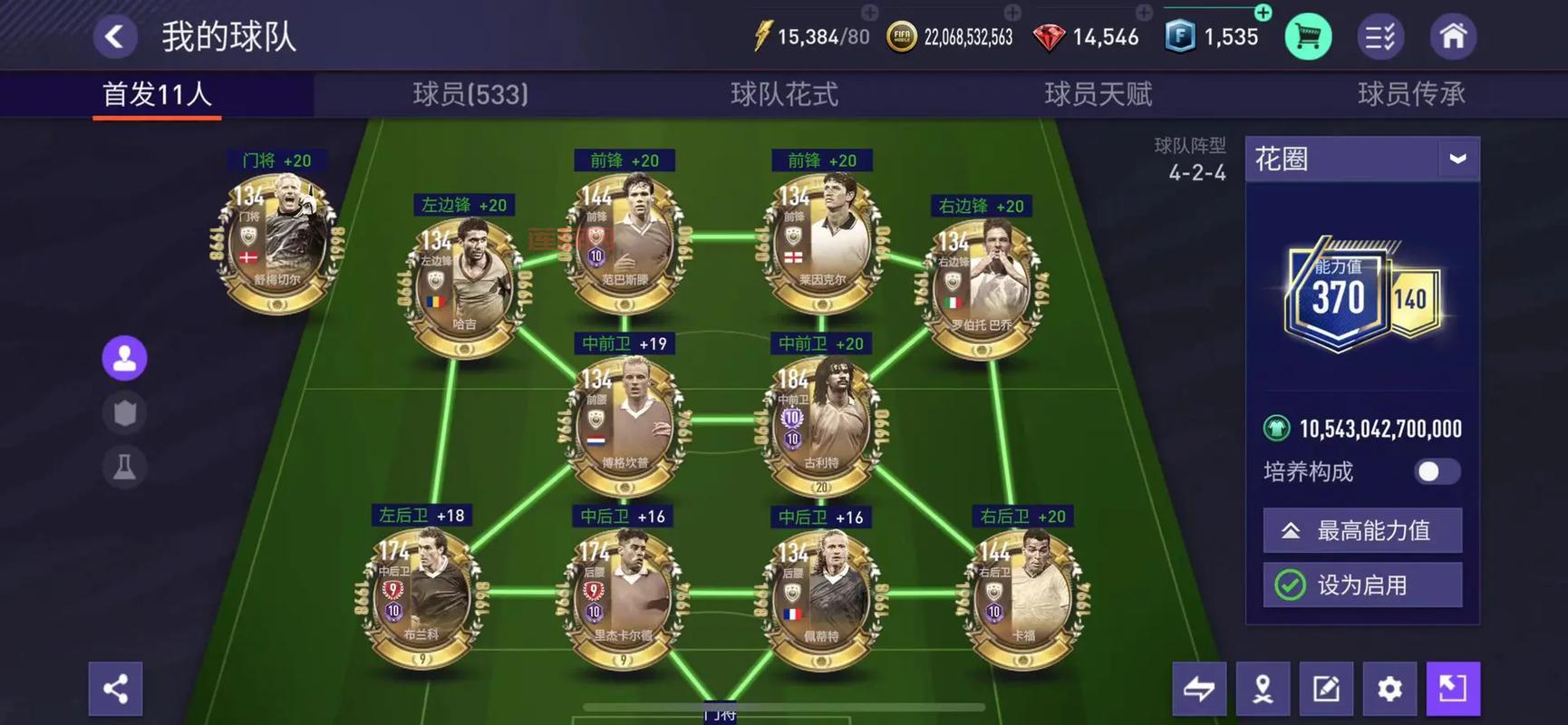
Task: Open the edit pencil button
Action: tap(1326, 689)
